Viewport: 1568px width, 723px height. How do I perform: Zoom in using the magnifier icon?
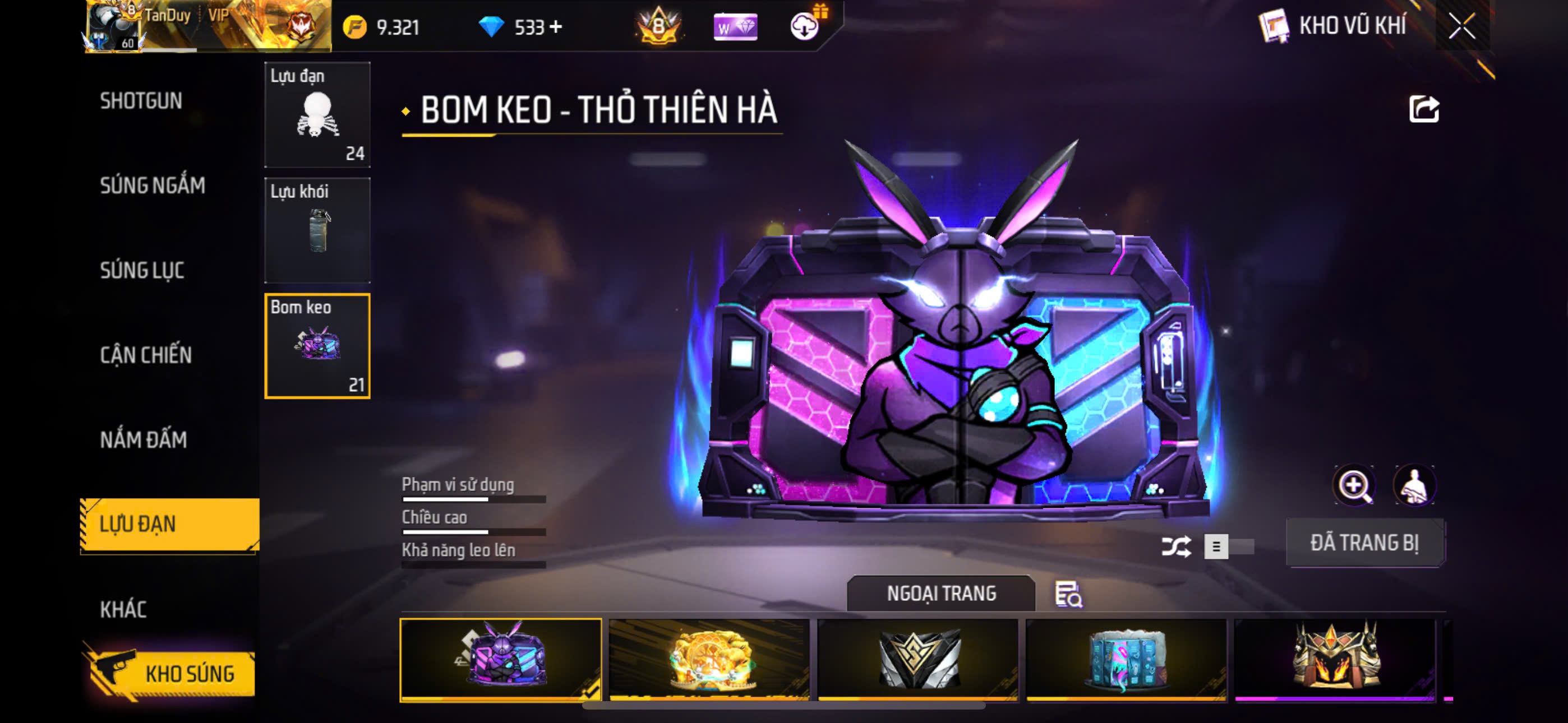pyautogui.click(x=1354, y=486)
